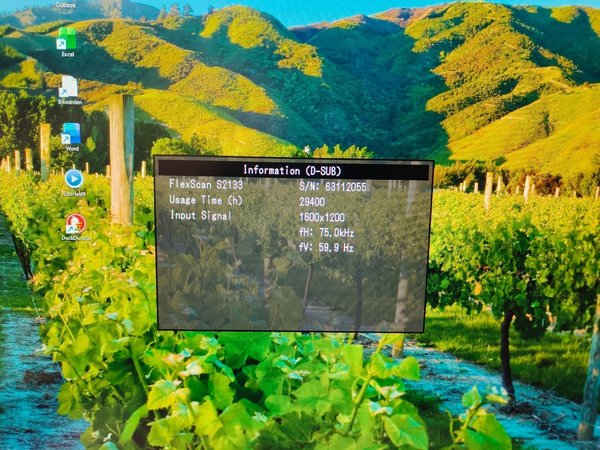This screenshot has height=450, width=600.
Task: Click the blue play-button desktop icon
Action: [x=74, y=179]
